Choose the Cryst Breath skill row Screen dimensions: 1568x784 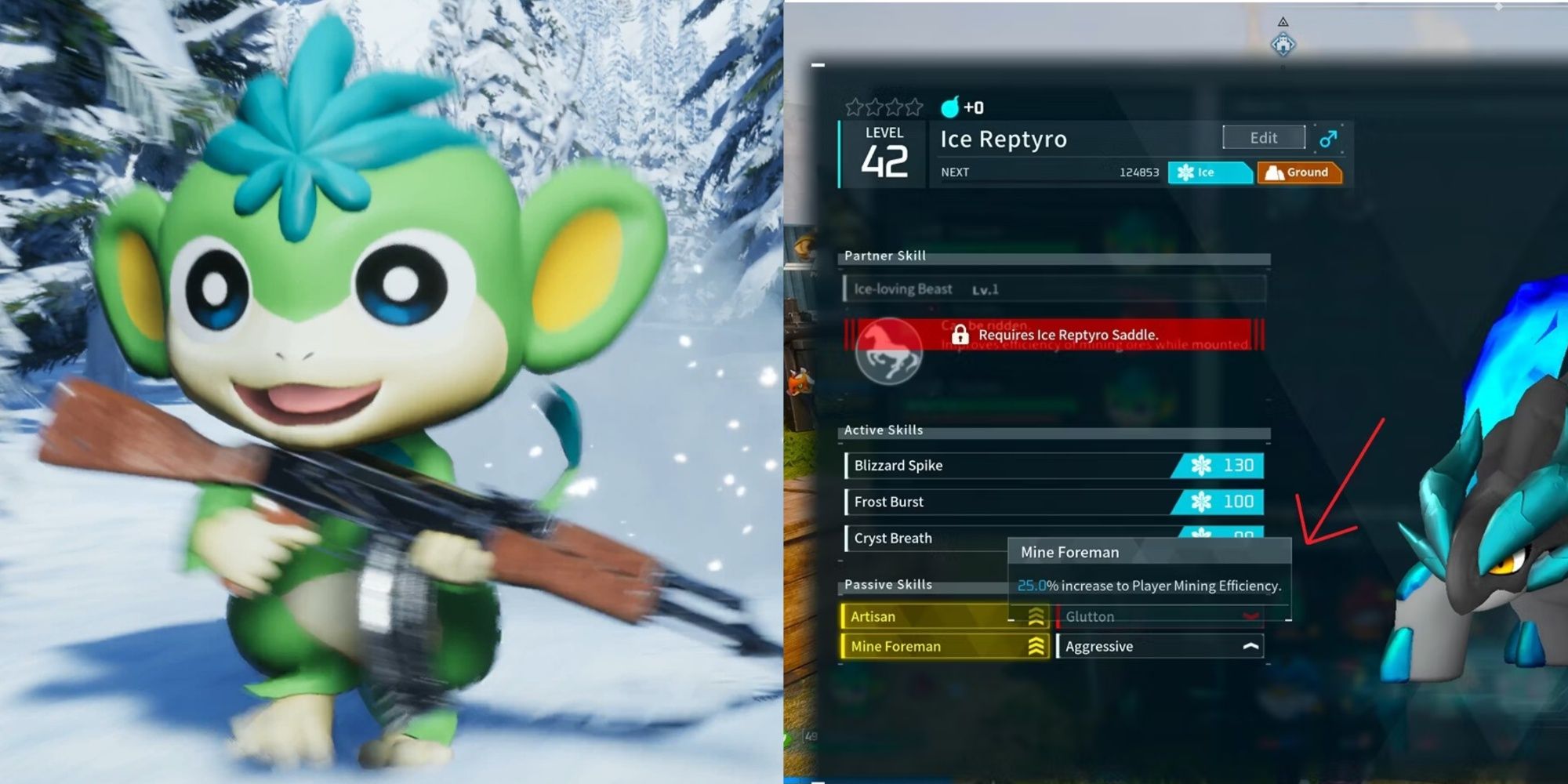click(x=925, y=539)
